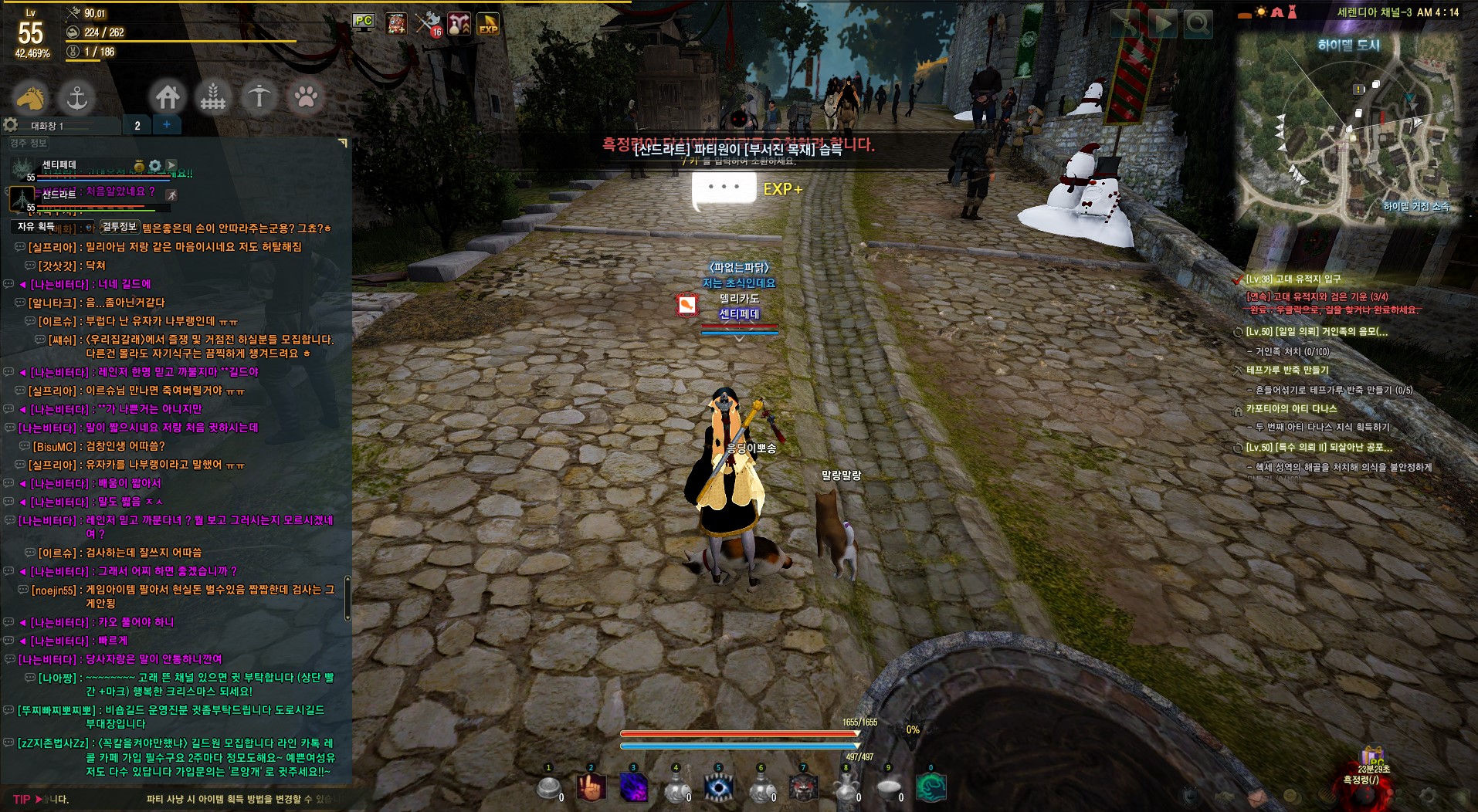Open chat settings gear beside 대화창 1

11,125
